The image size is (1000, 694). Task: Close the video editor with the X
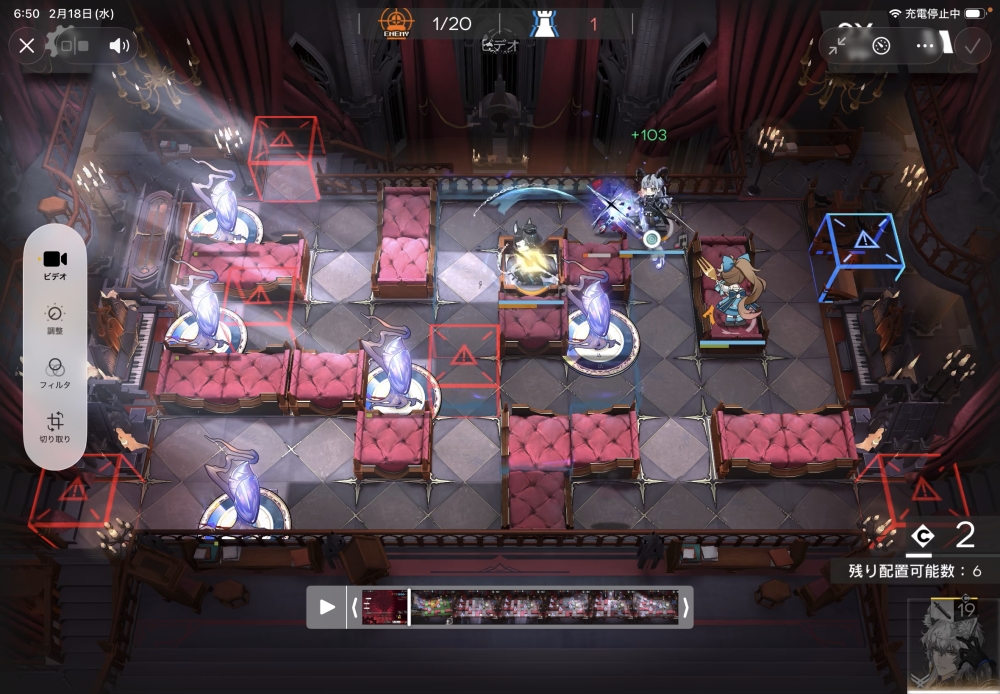click(27, 45)
